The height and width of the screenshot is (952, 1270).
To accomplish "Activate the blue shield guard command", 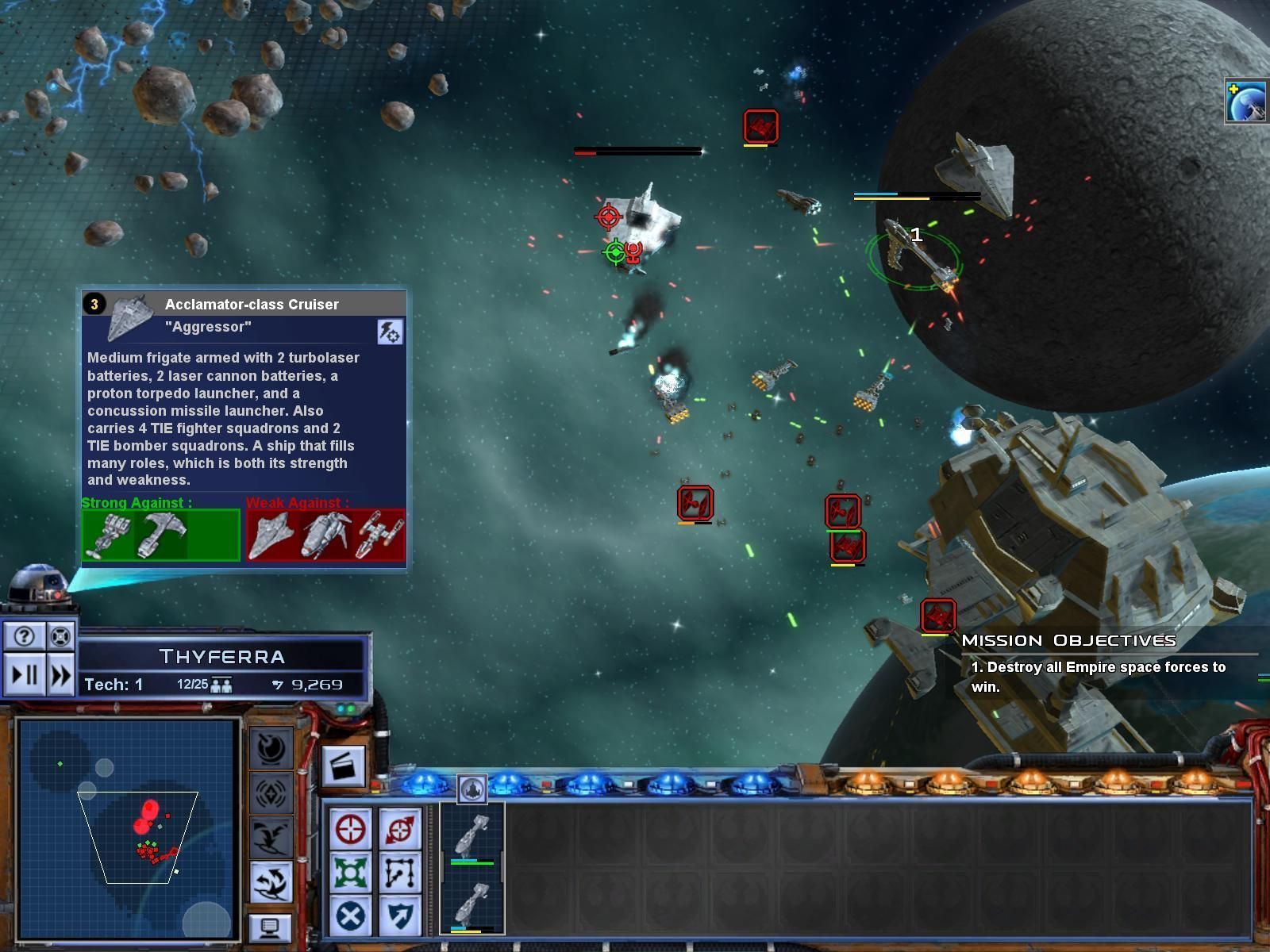I will coord(399,916).
